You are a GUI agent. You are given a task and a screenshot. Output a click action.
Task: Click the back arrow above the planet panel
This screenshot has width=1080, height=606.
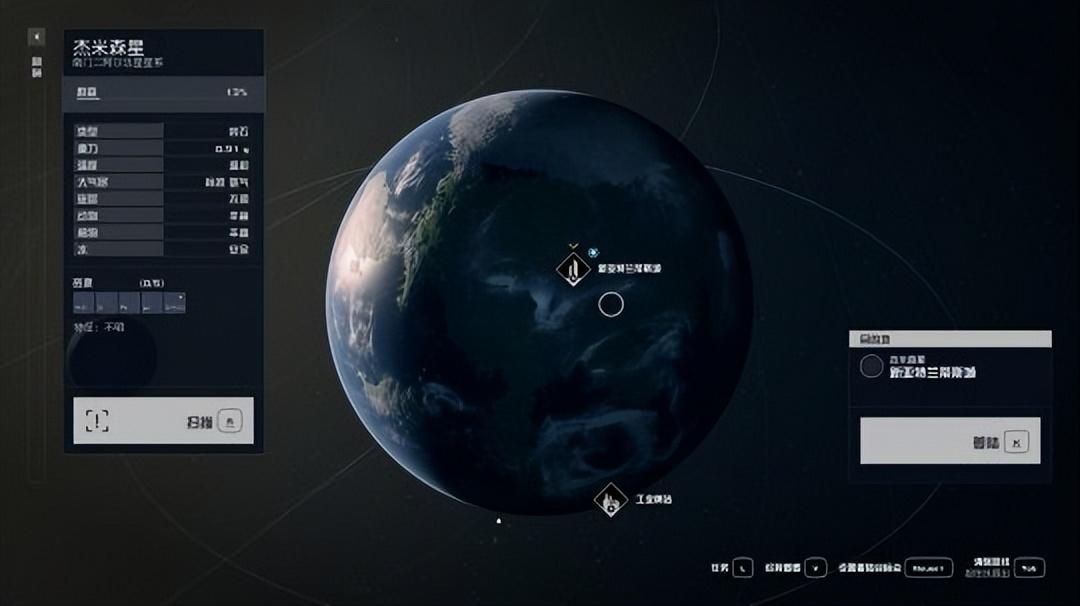(x=37, y=38)
